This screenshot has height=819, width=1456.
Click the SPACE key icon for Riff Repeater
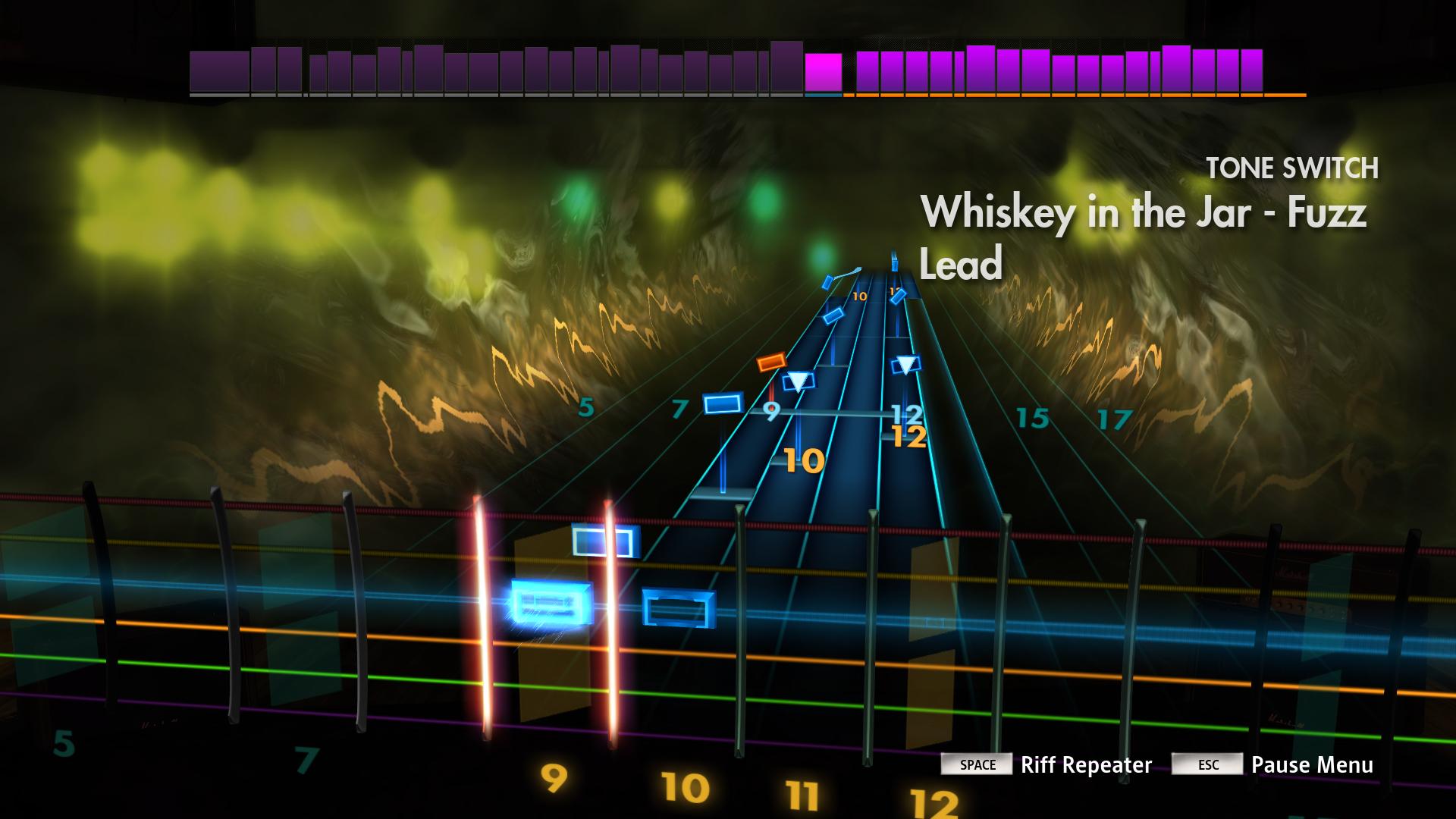click(978, 766)
